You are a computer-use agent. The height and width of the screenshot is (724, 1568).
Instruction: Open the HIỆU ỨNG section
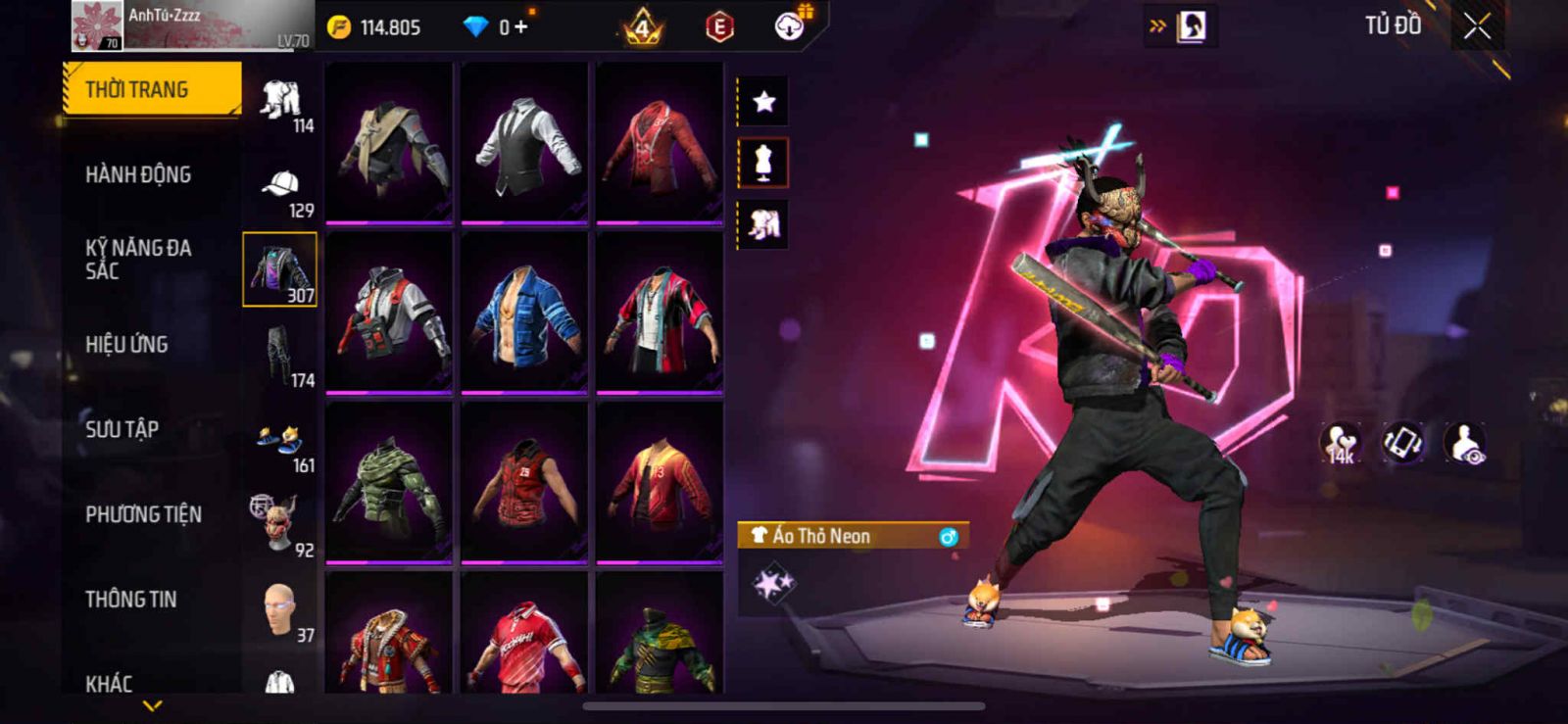[x=126, y=344]
